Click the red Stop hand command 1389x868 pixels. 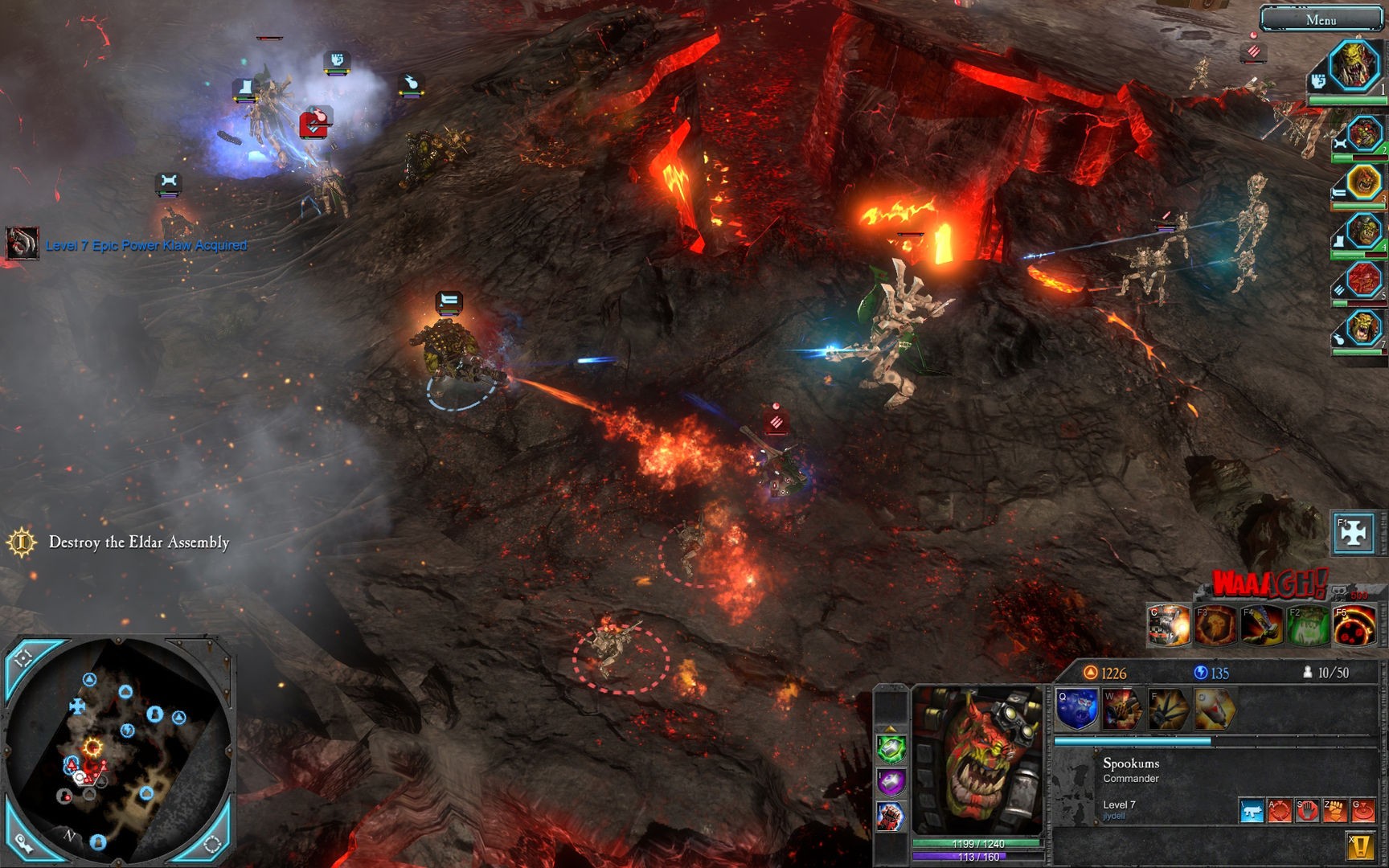tap(1307, 811)
